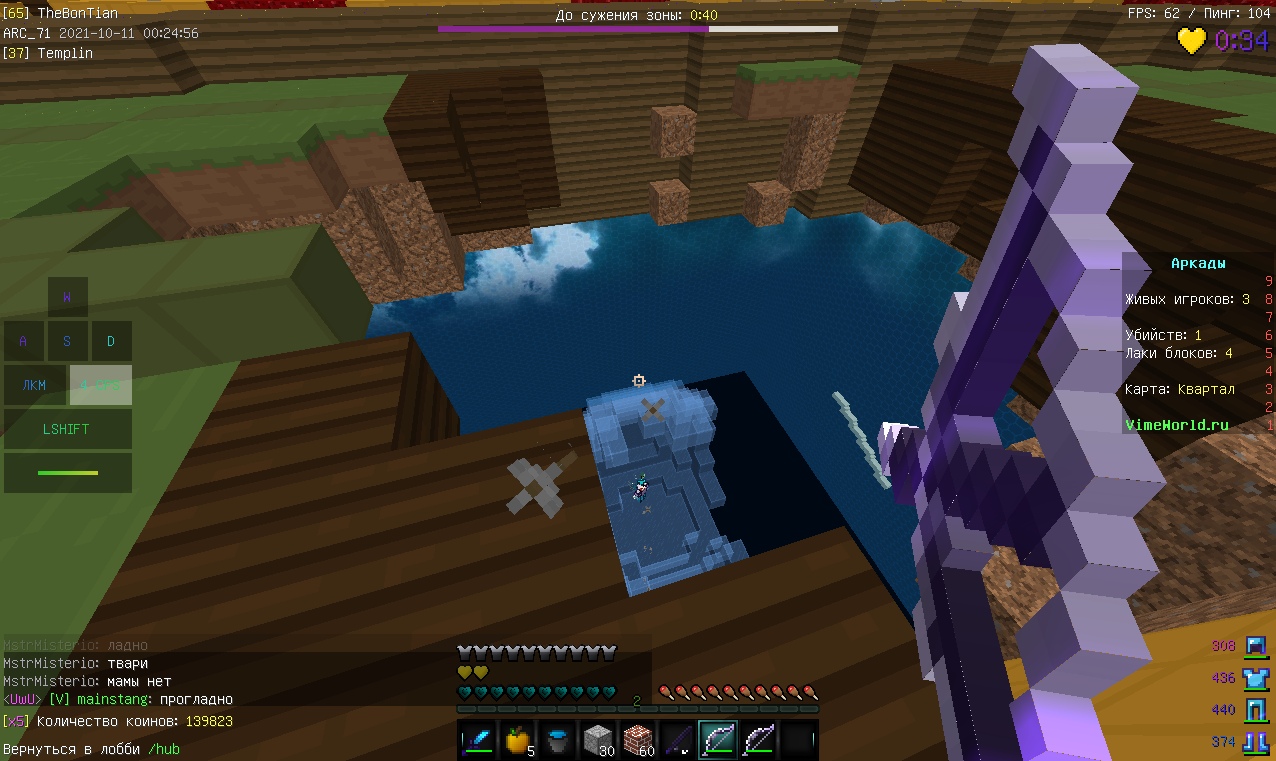Click the diamond helmet armor icon

click(1255, 646)
